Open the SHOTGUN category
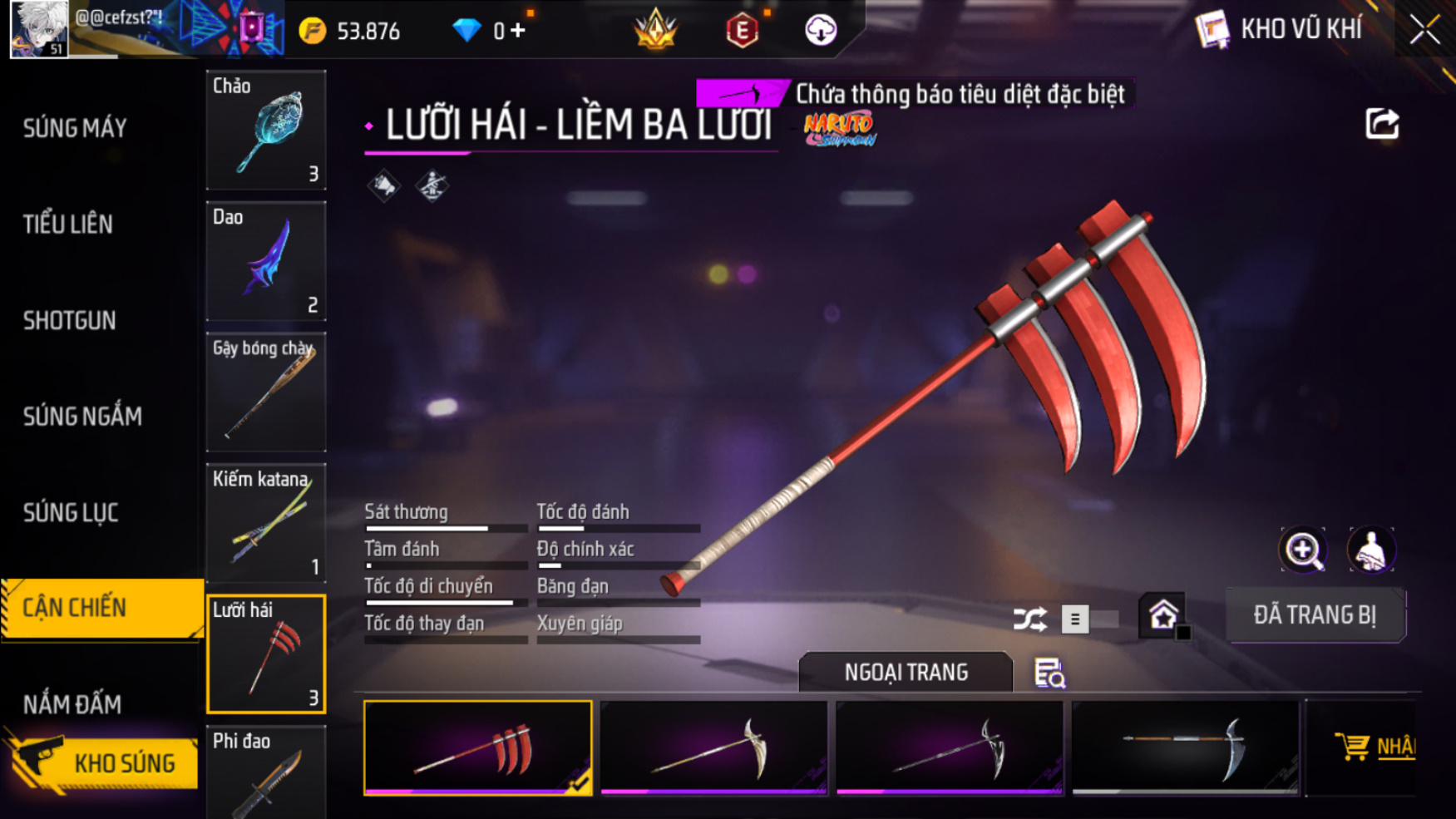The image size is (1456, 819). (x=70, y=321)
